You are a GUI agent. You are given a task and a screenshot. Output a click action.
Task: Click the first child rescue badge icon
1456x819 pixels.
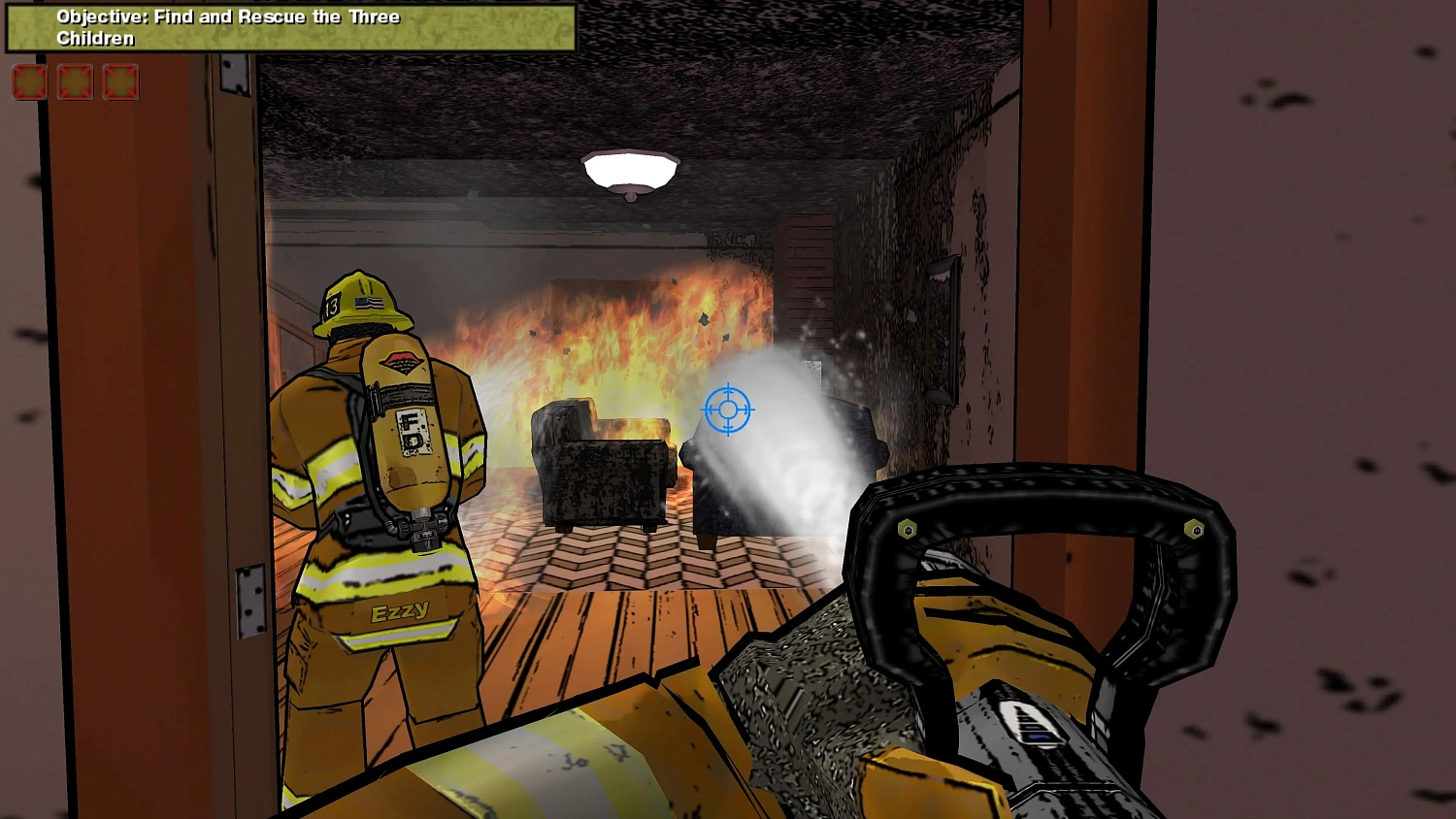coord(29,82)
